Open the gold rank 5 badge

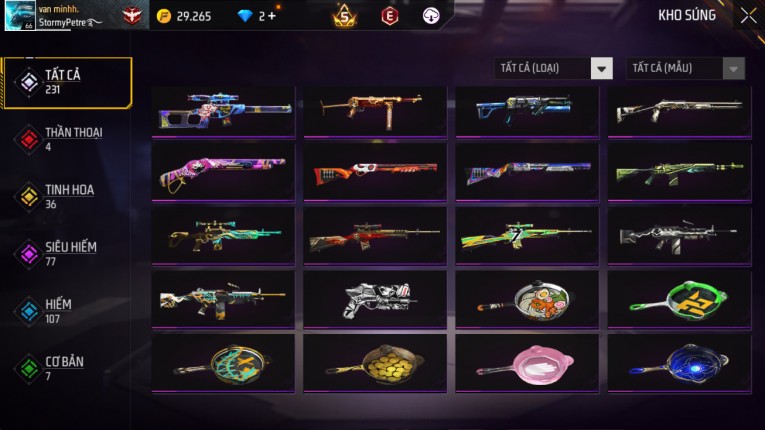[x=344, y=16]
